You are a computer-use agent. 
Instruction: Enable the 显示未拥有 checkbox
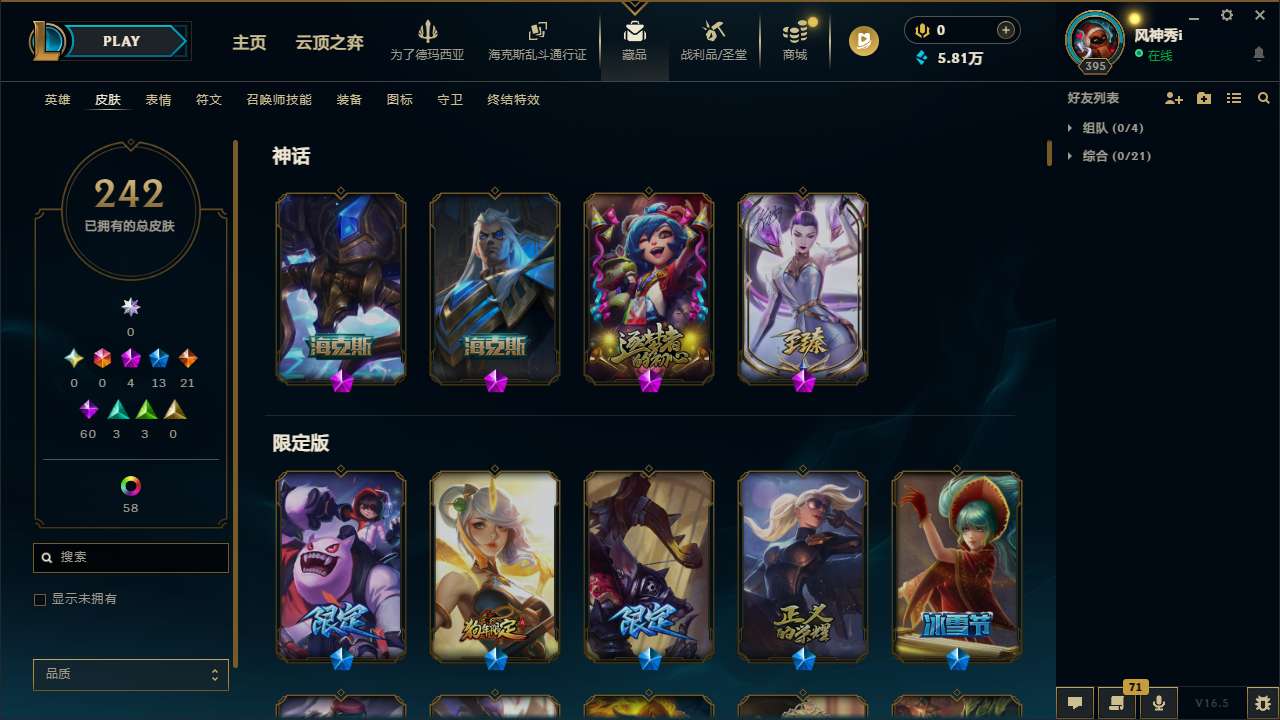pyautogui.click(x=40, y=599)
